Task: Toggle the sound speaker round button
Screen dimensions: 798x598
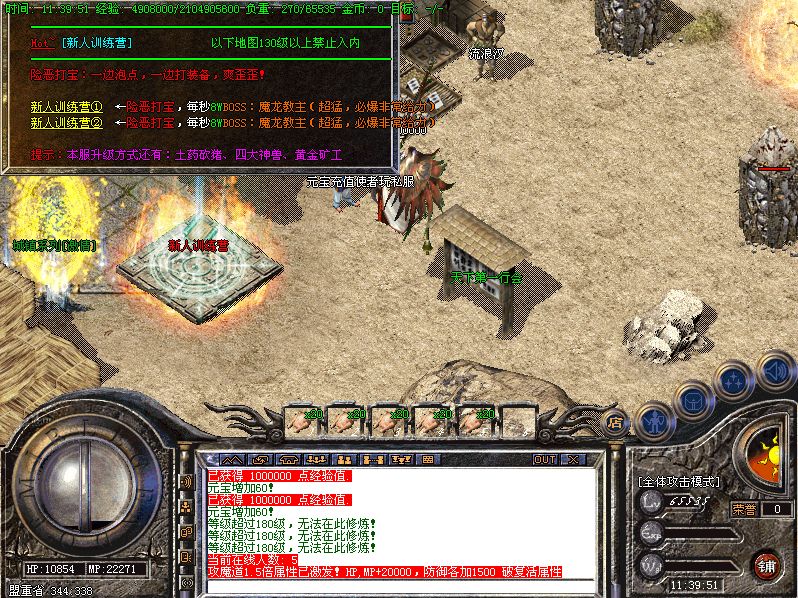Action: pyautogui.click(x=774, y=370)
